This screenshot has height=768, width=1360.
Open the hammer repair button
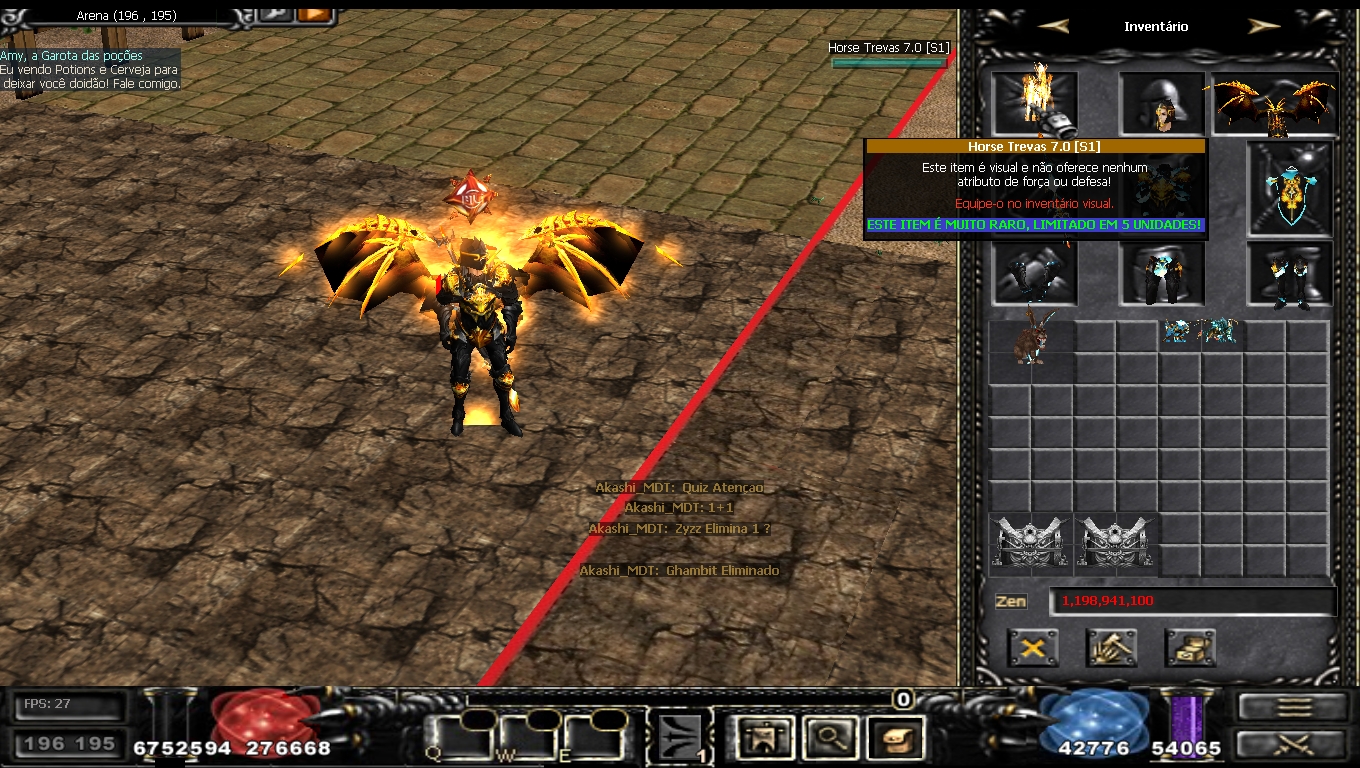(1111, 648)
